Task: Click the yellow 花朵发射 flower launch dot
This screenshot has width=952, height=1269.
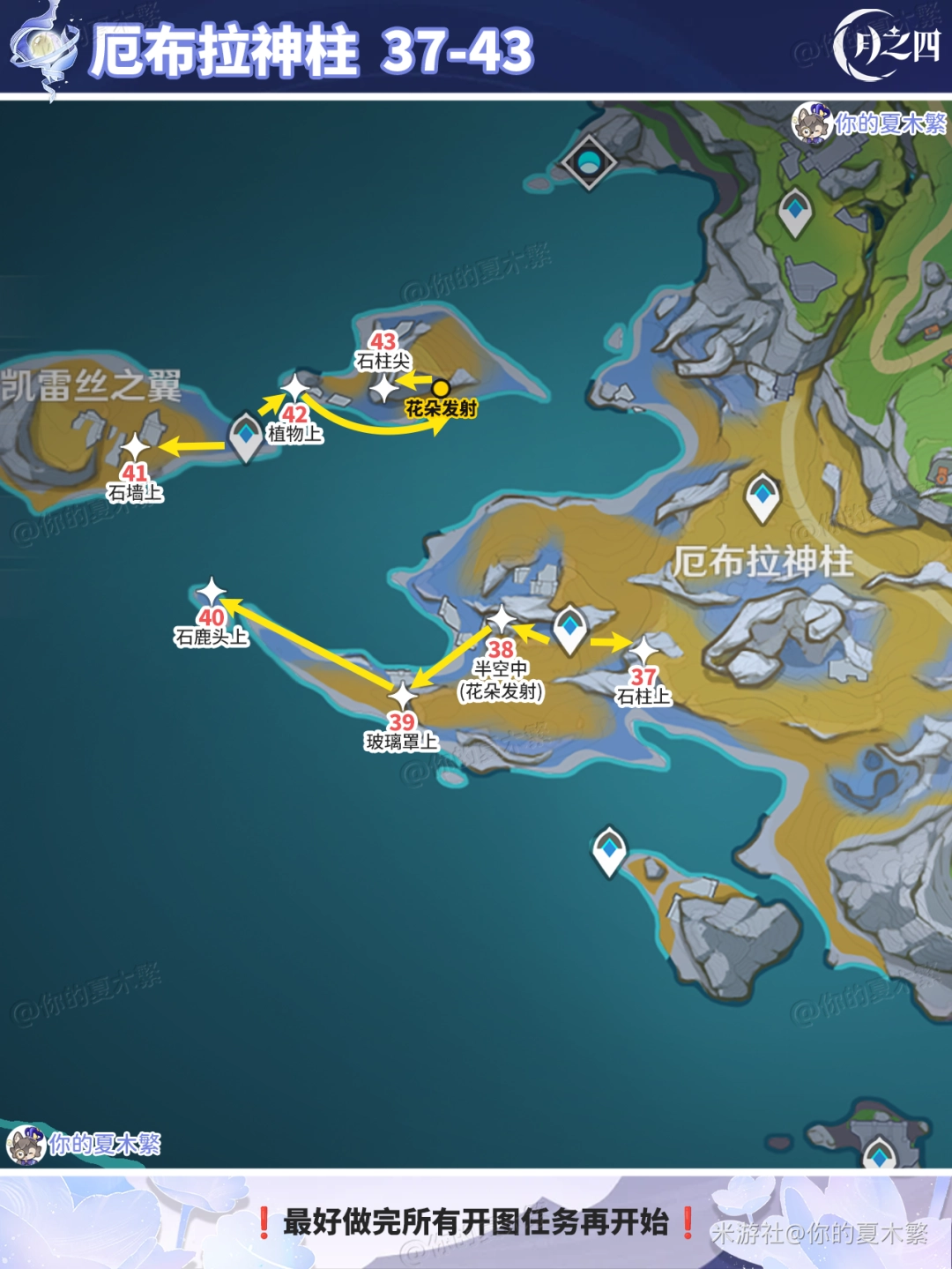Action: (441, 388)
